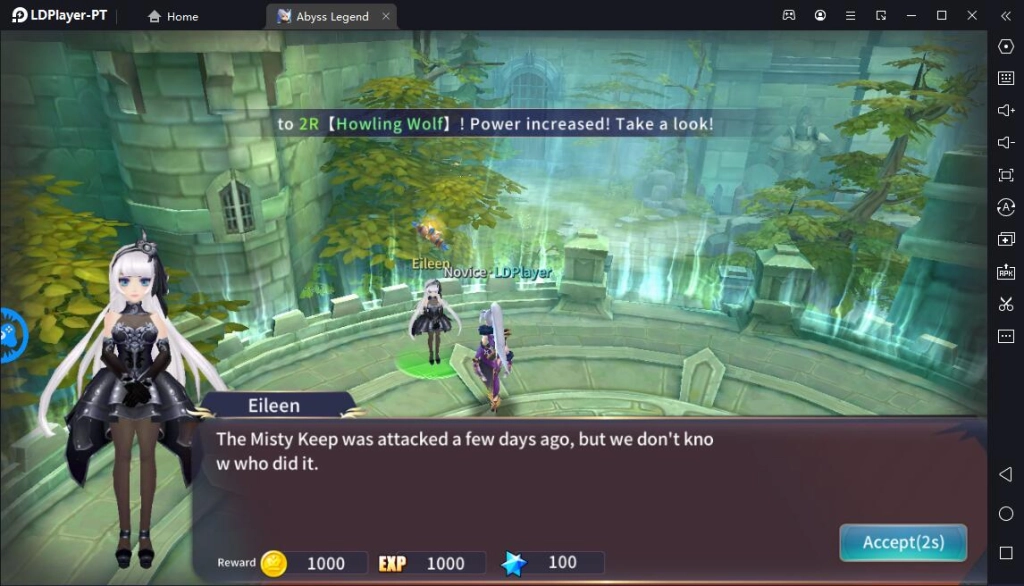The image size is (1024, 586).
Task: Switch to the Home tab
Action: click(x=173, y=16)
